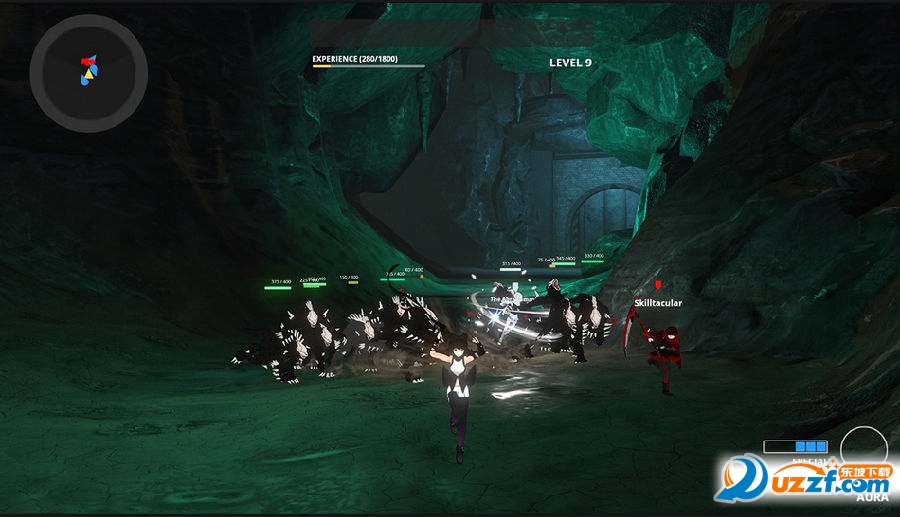Click the uzzf.com watermark logo
The image size is (900, 517).
(807, 478)
